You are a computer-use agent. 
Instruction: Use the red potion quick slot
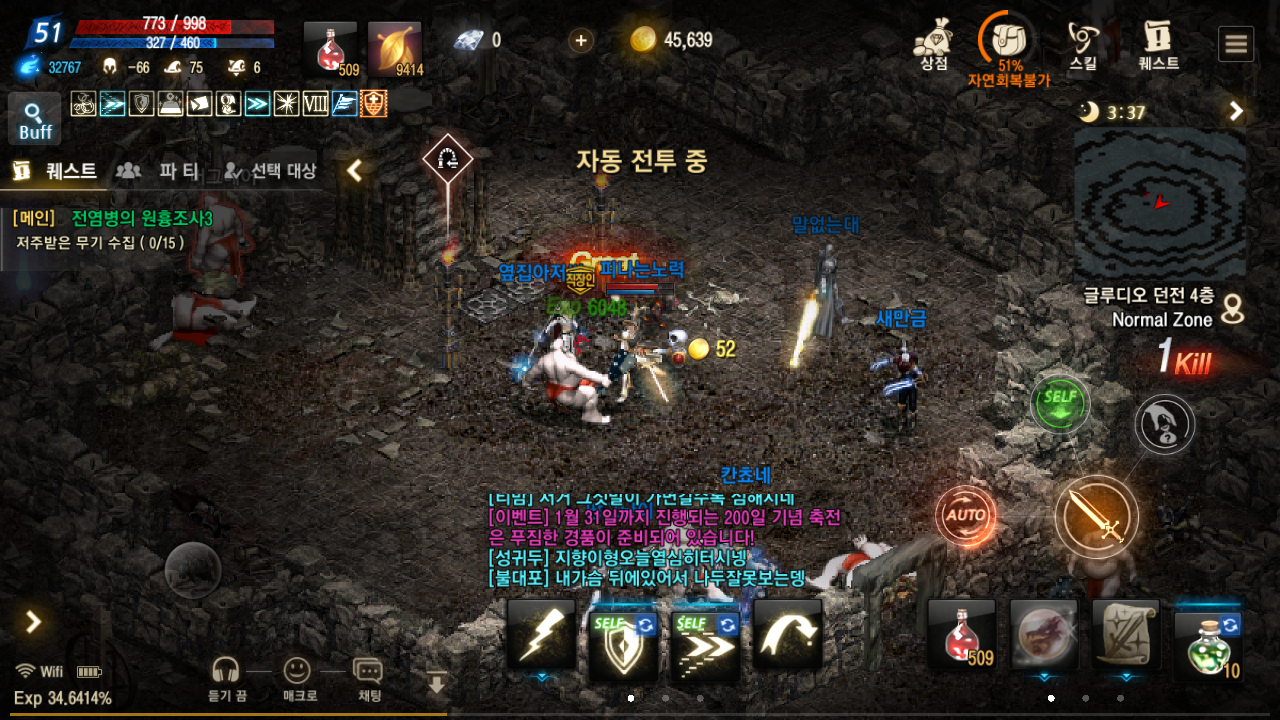962,635
